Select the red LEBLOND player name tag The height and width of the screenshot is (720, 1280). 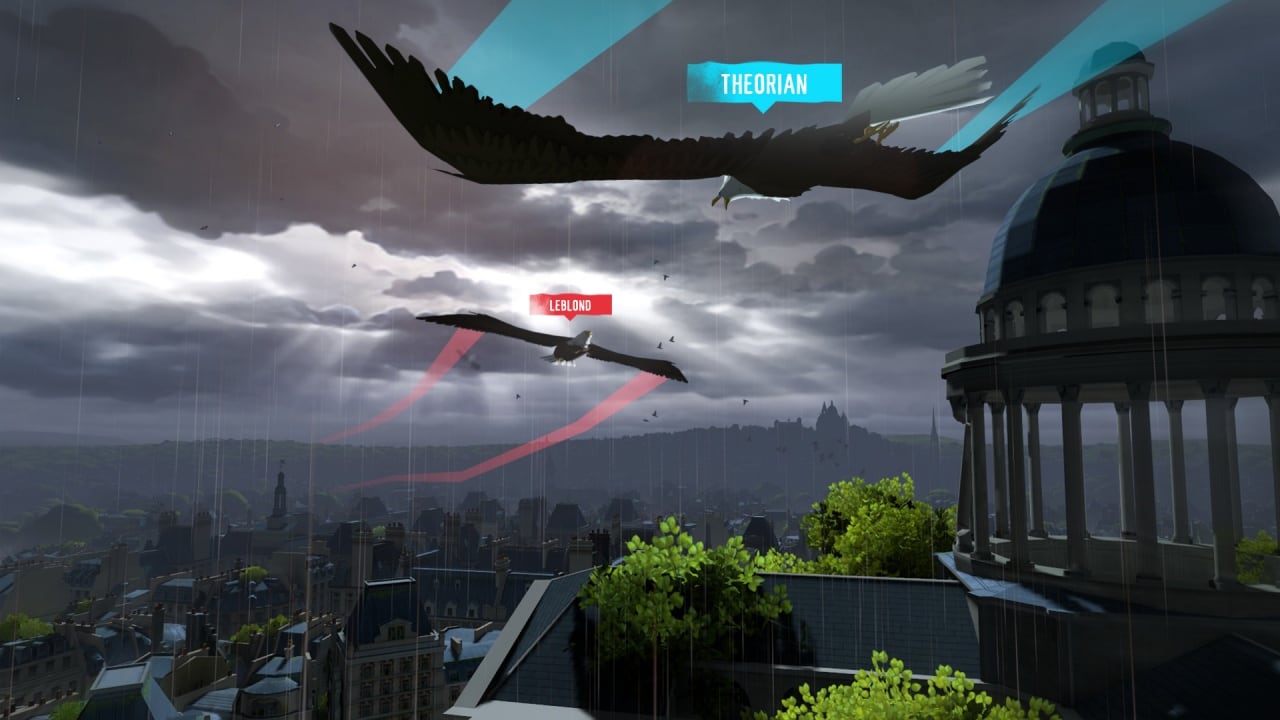coord(571,305)
